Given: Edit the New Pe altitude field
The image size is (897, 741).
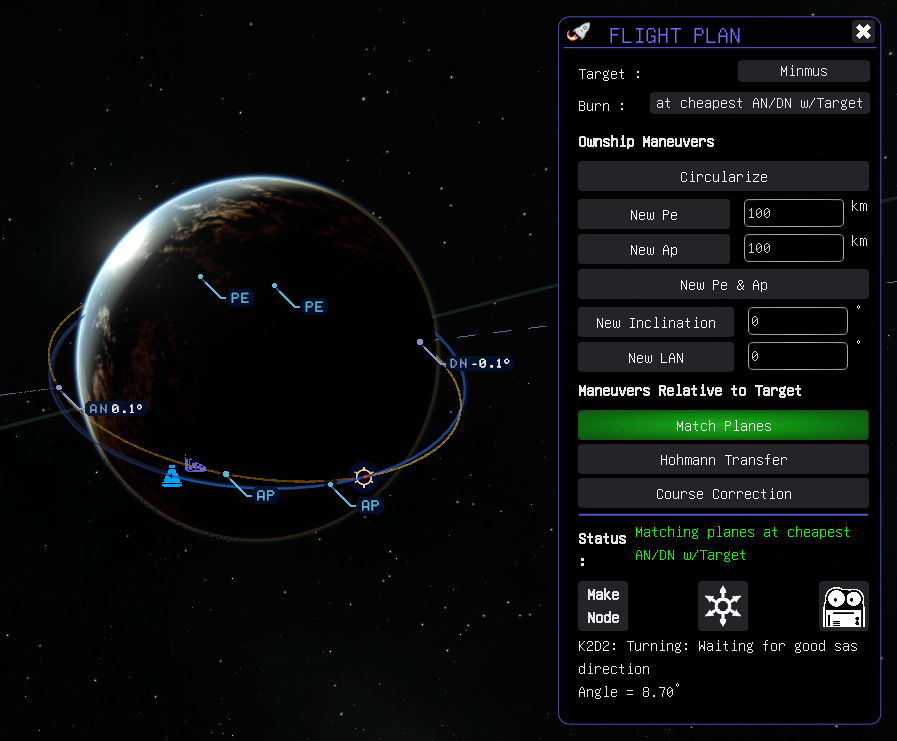Looking at the screenshot, I should point(794,213).
